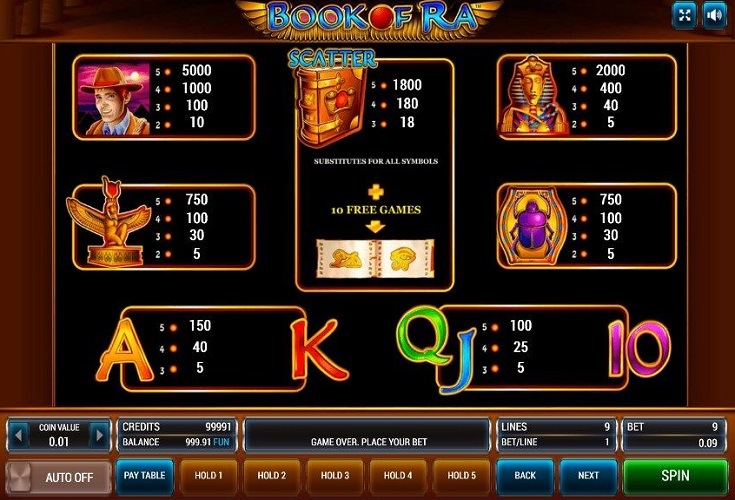Enable HOLD 5
735x500 pixels.
[x=460, y=476]
